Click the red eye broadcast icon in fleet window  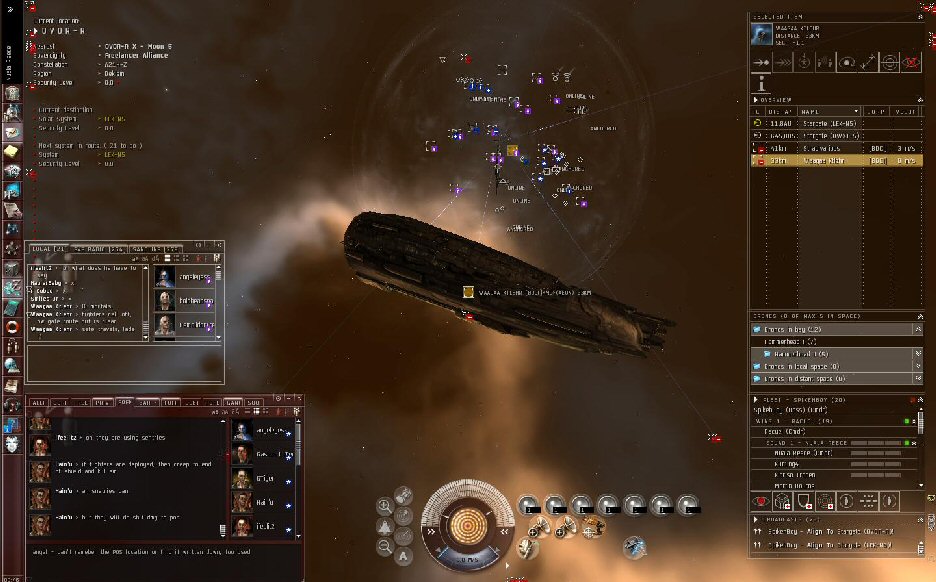(x=762, y=500)
